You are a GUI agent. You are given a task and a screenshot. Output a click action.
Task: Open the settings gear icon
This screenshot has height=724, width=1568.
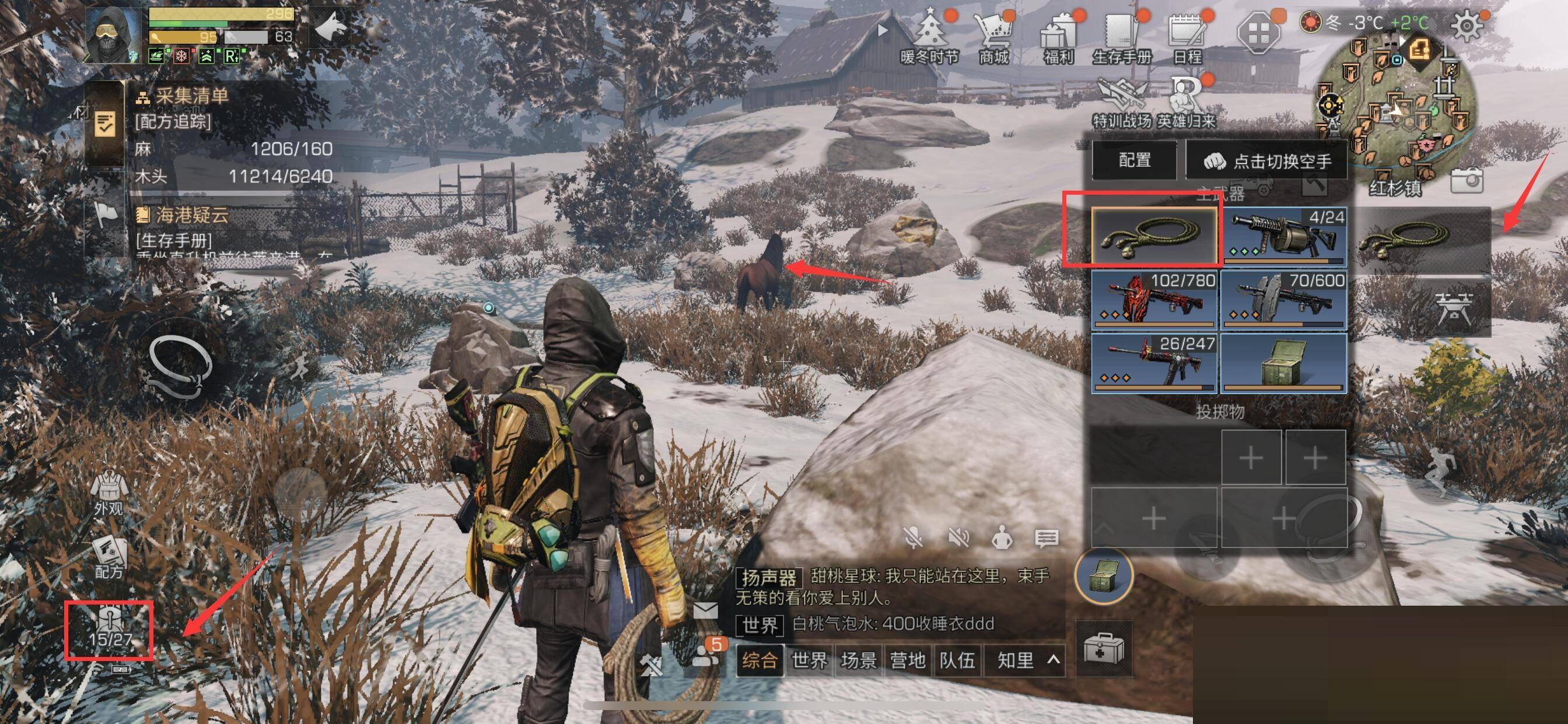(x=1467, y=26)
